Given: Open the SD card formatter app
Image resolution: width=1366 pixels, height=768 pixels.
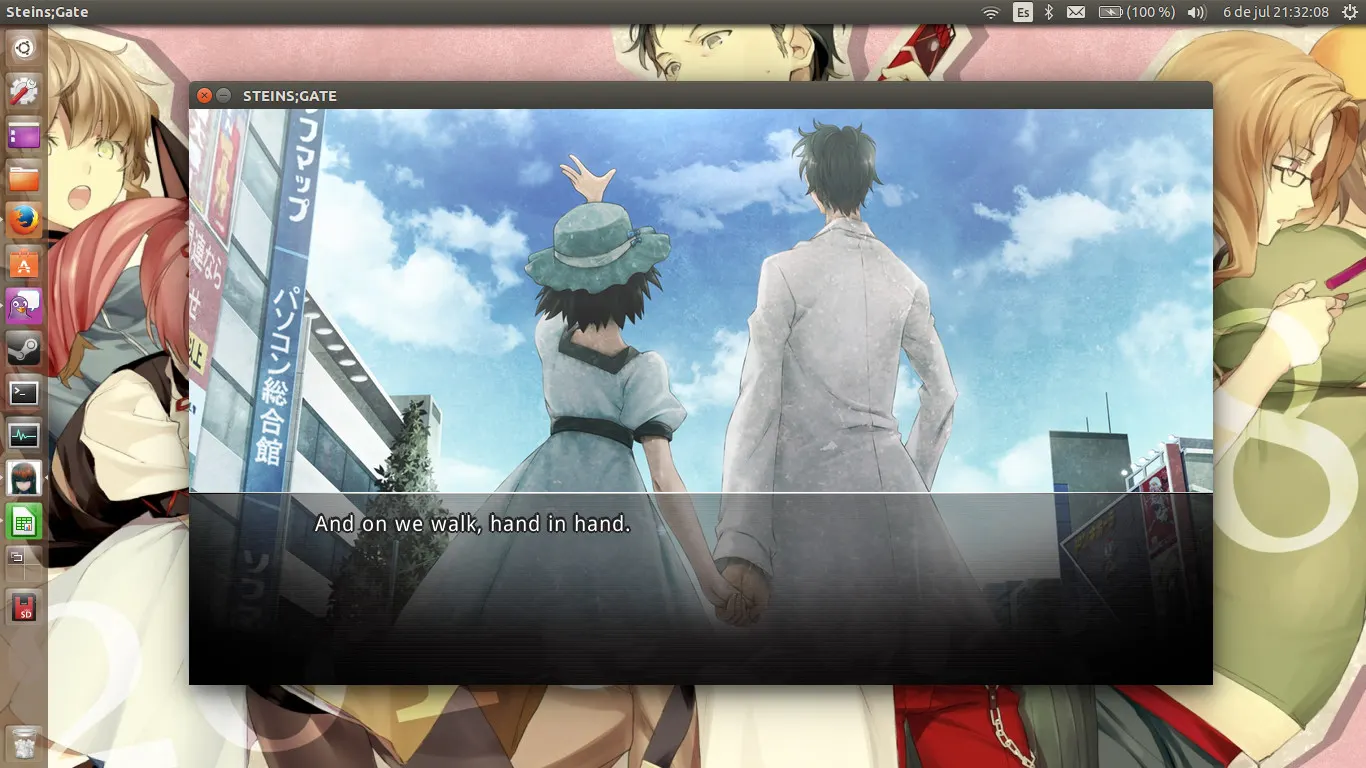Looking at the screenshot, I should tap(23, 607).
